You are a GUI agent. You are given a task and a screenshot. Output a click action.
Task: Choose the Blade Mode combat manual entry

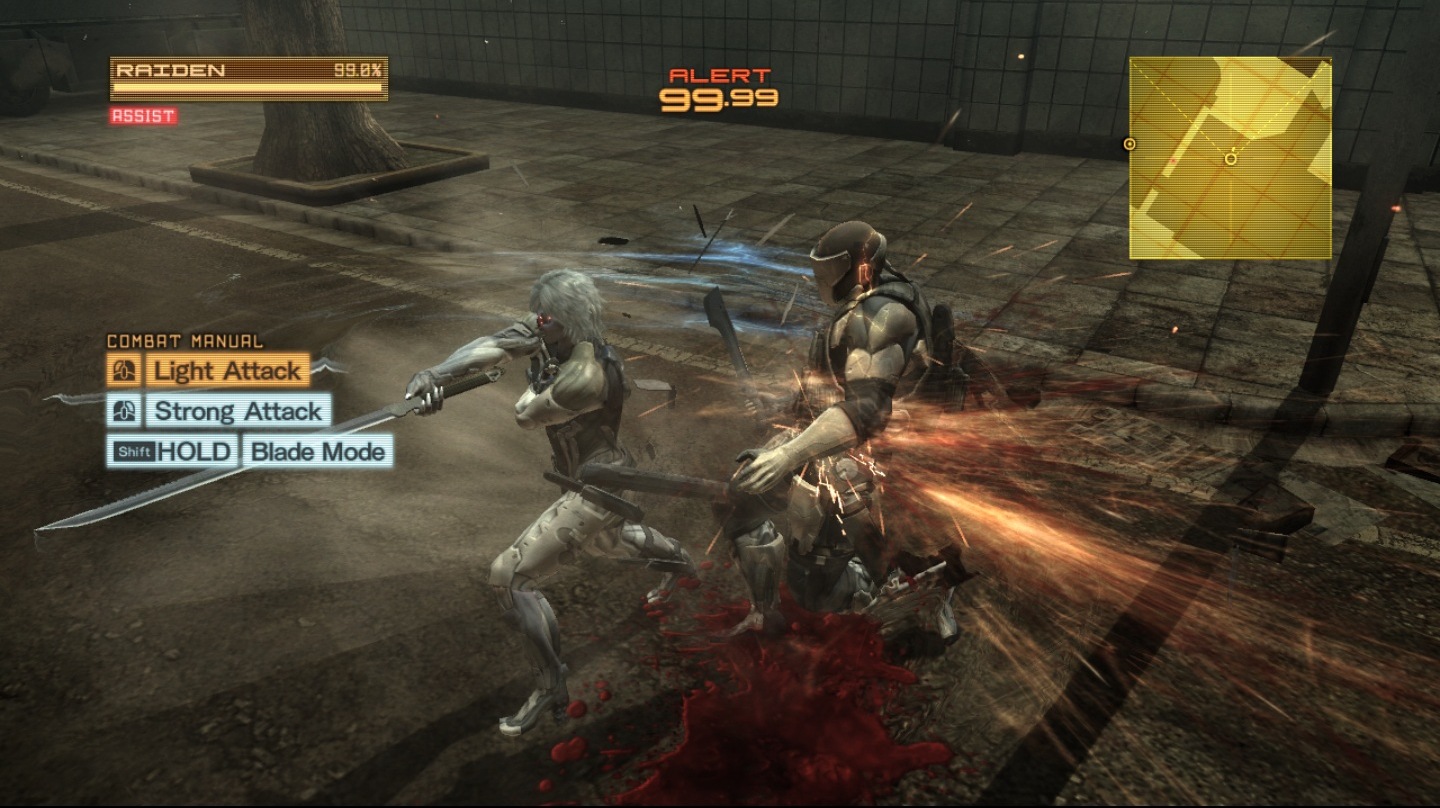pyautogui.click(x=317, y=451)
